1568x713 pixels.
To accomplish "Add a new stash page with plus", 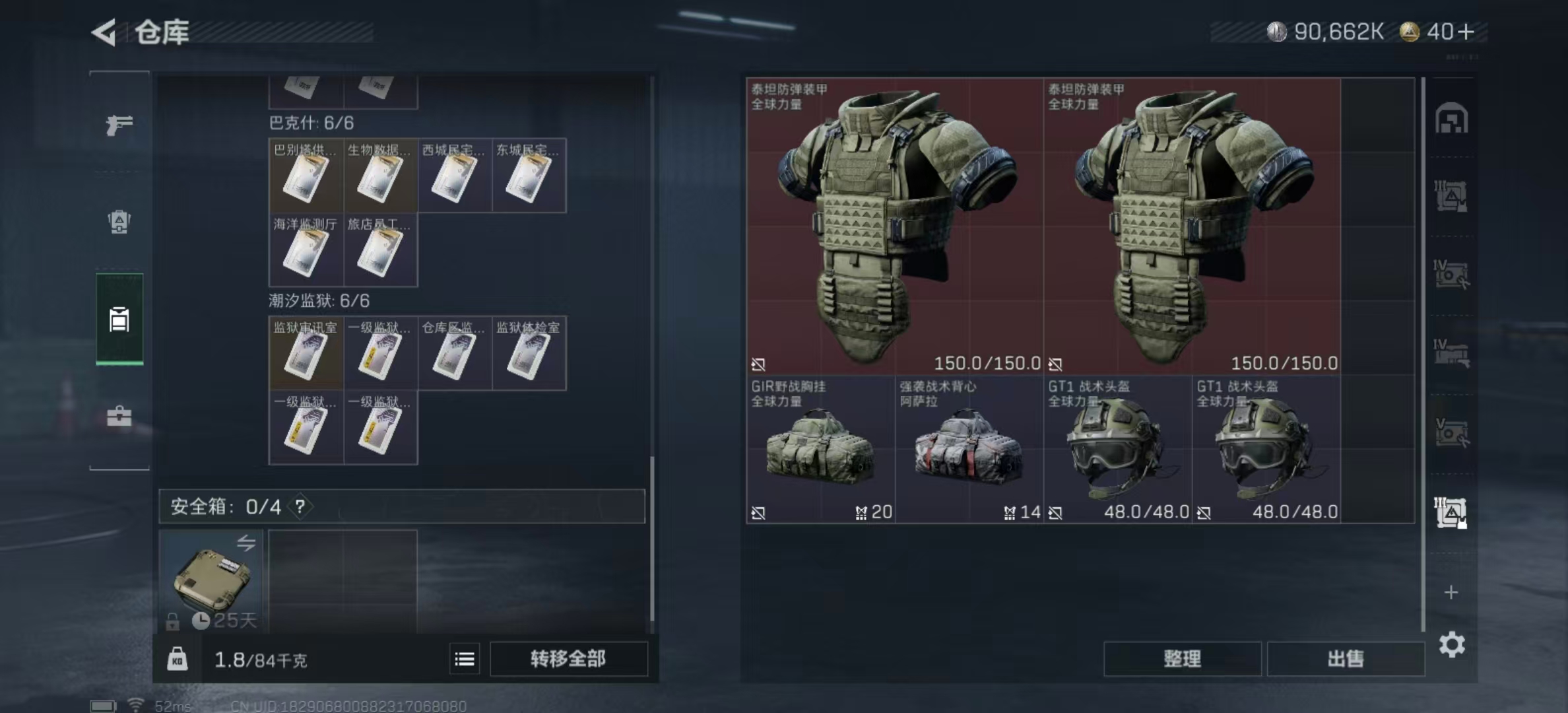I will 1451,592.
